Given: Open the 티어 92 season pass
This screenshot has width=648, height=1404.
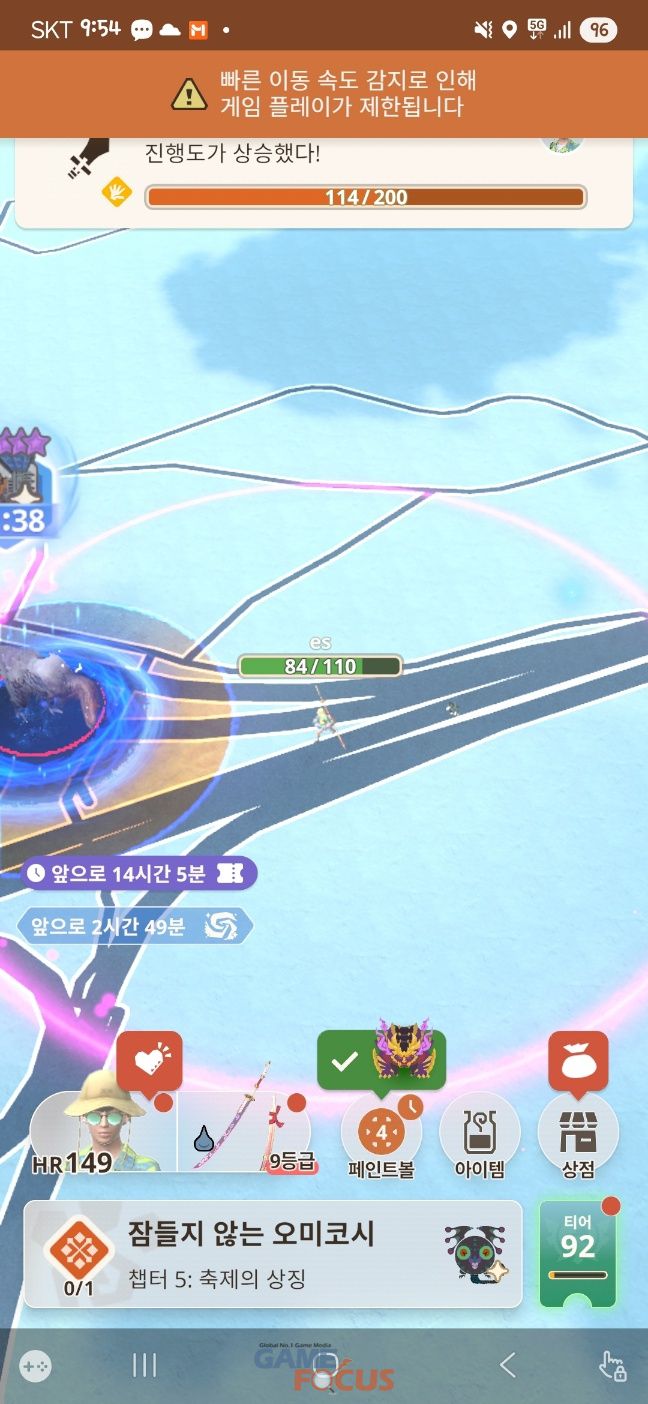Looking at the screenshot, I should tap(577, 1253).
